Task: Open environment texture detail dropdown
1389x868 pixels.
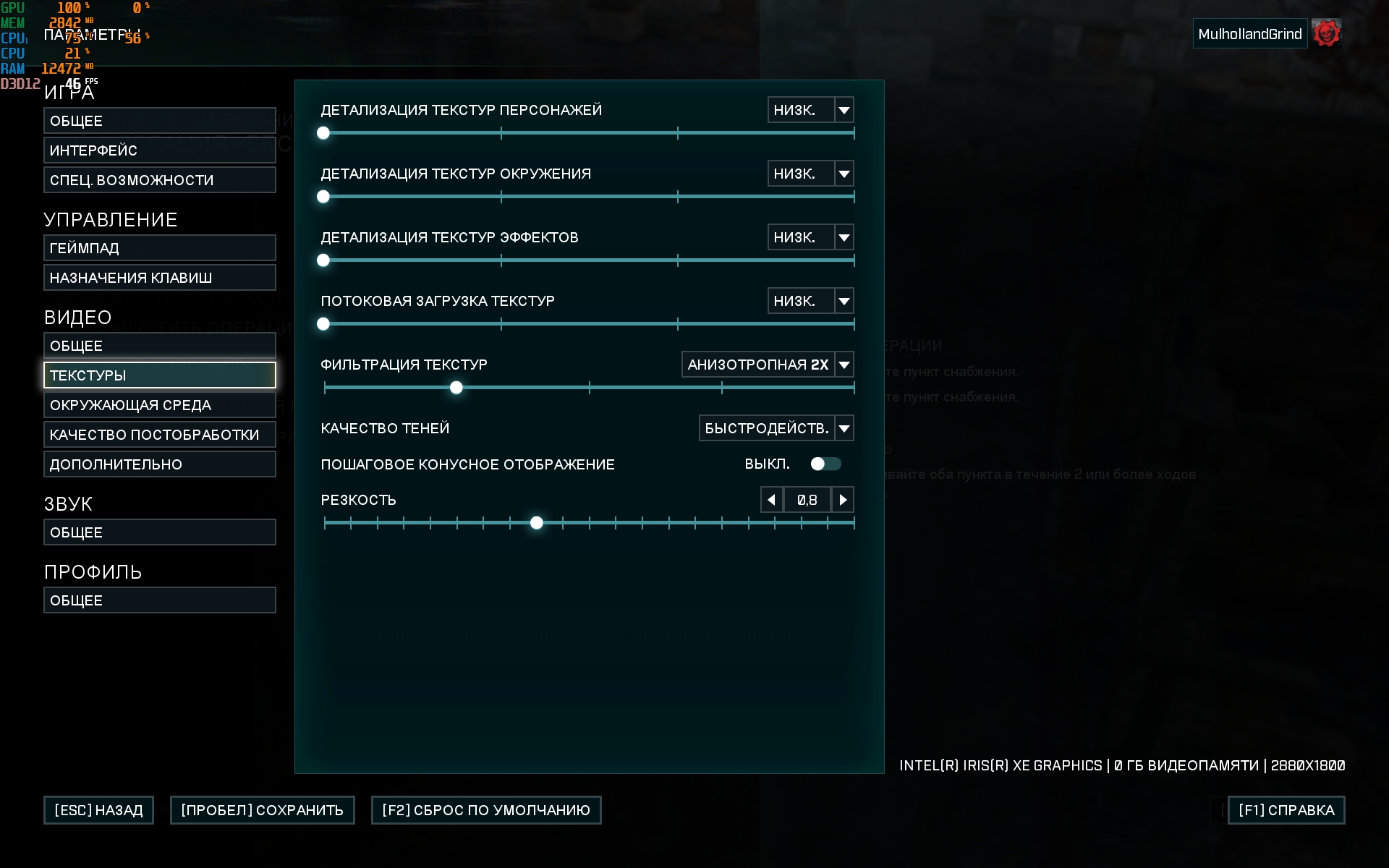Action: point(844,174)
